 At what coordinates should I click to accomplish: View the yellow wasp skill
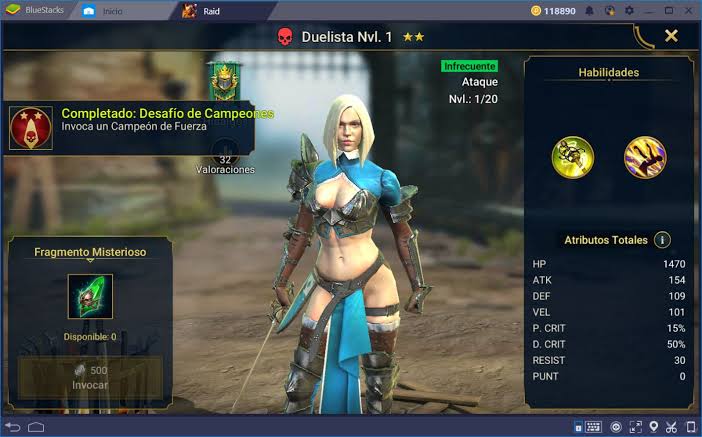573,157
